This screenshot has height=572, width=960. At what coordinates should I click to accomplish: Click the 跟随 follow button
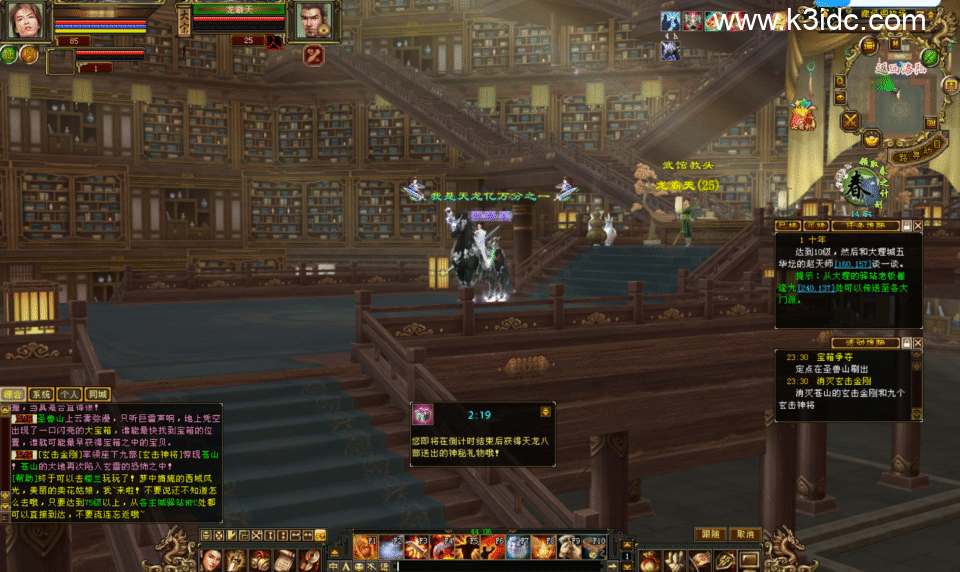(710, 534)
